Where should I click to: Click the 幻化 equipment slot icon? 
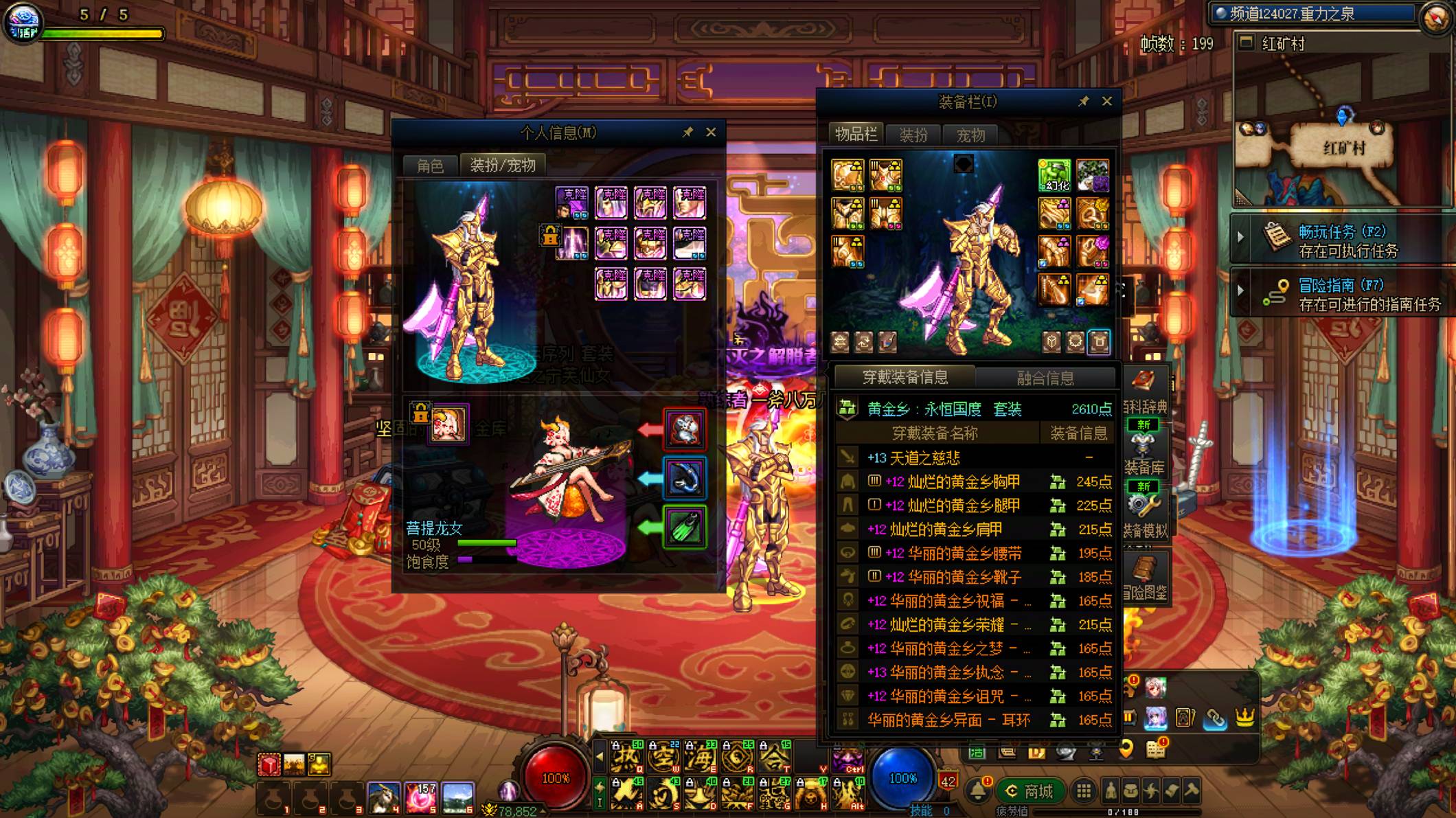click(x=1054, y=175)
